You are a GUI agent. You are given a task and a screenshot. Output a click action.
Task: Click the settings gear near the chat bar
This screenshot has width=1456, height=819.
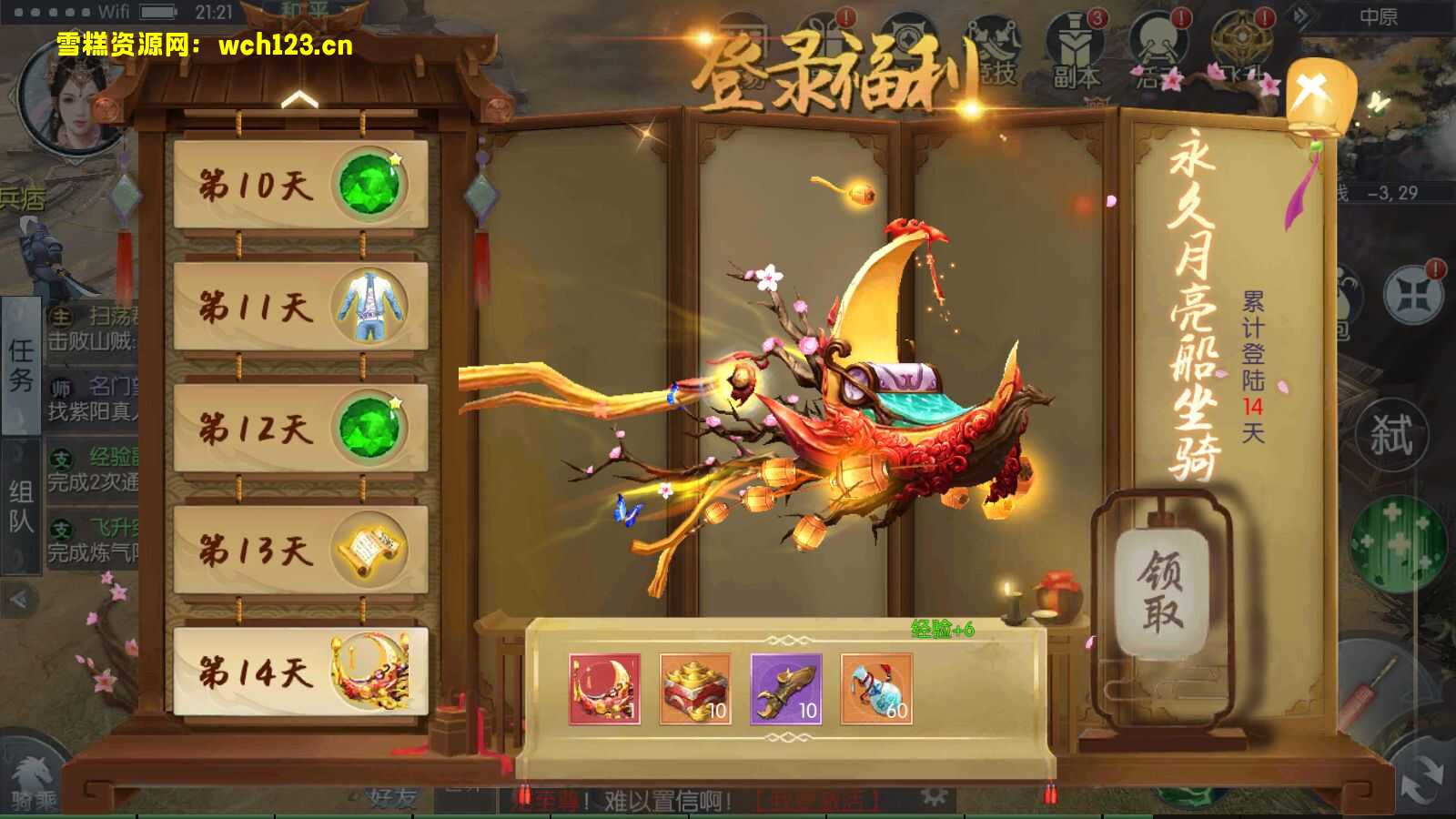point(934,794)
